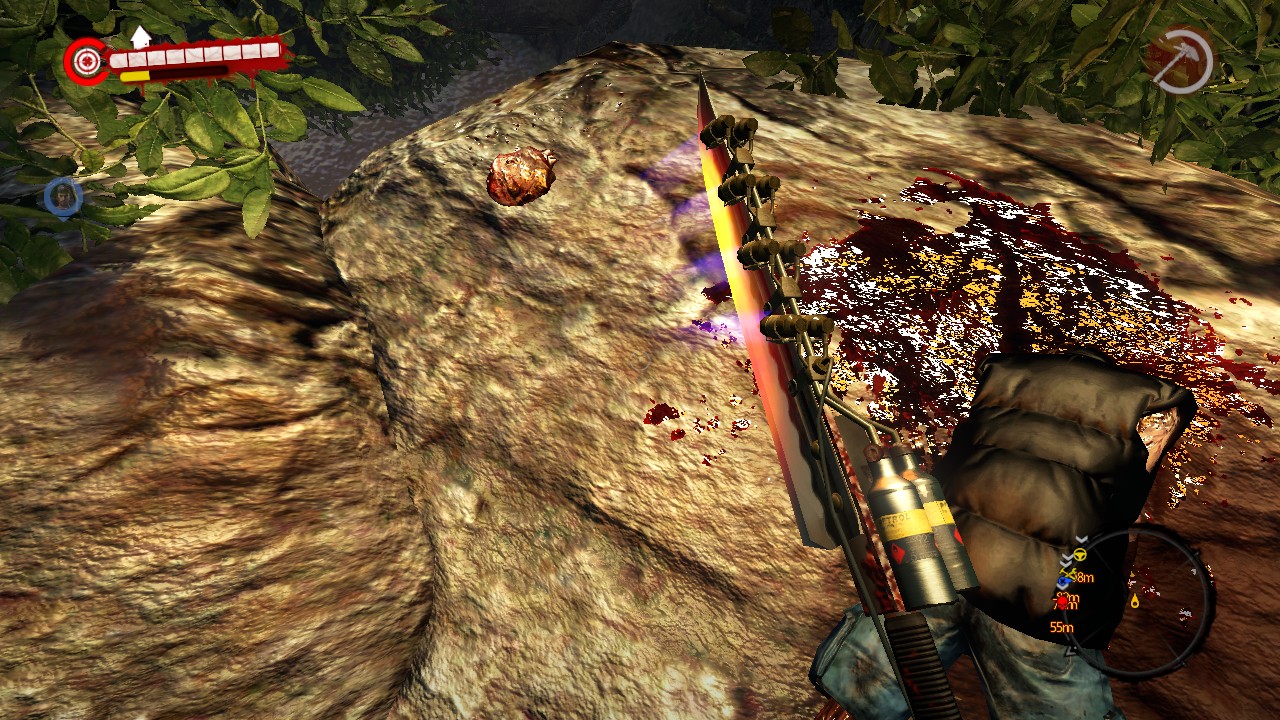The image size is (1280, 720).
Task: Activate the weapon throw icon
Action: coord(1180,61)
